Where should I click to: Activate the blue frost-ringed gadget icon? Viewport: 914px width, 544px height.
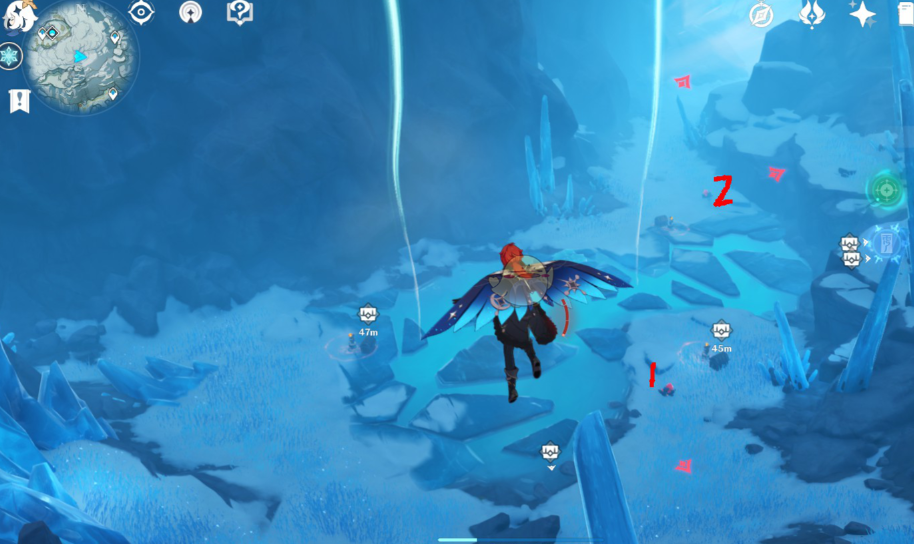[x=886, y=243]
